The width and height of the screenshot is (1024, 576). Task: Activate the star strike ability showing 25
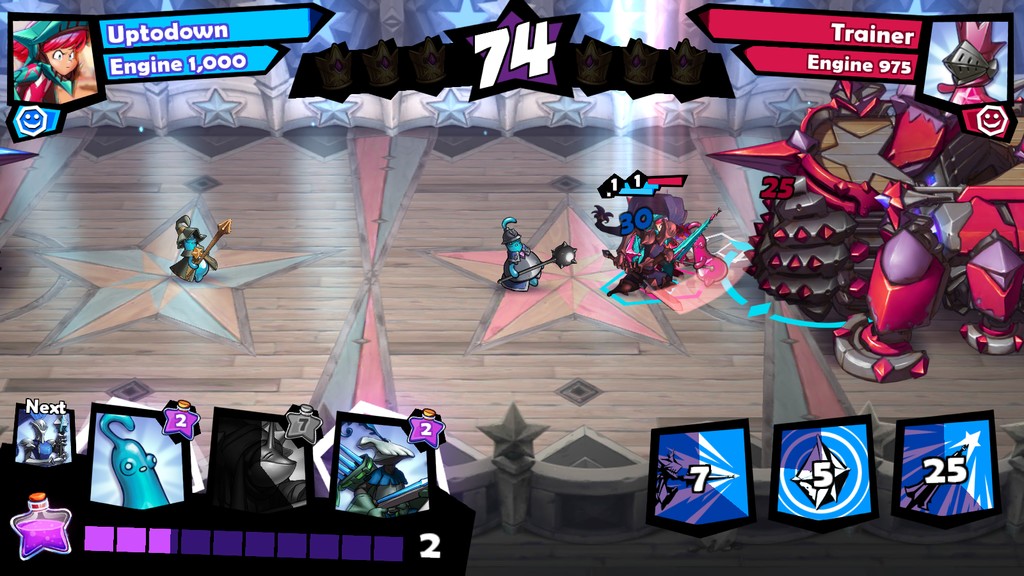[945, 472]
